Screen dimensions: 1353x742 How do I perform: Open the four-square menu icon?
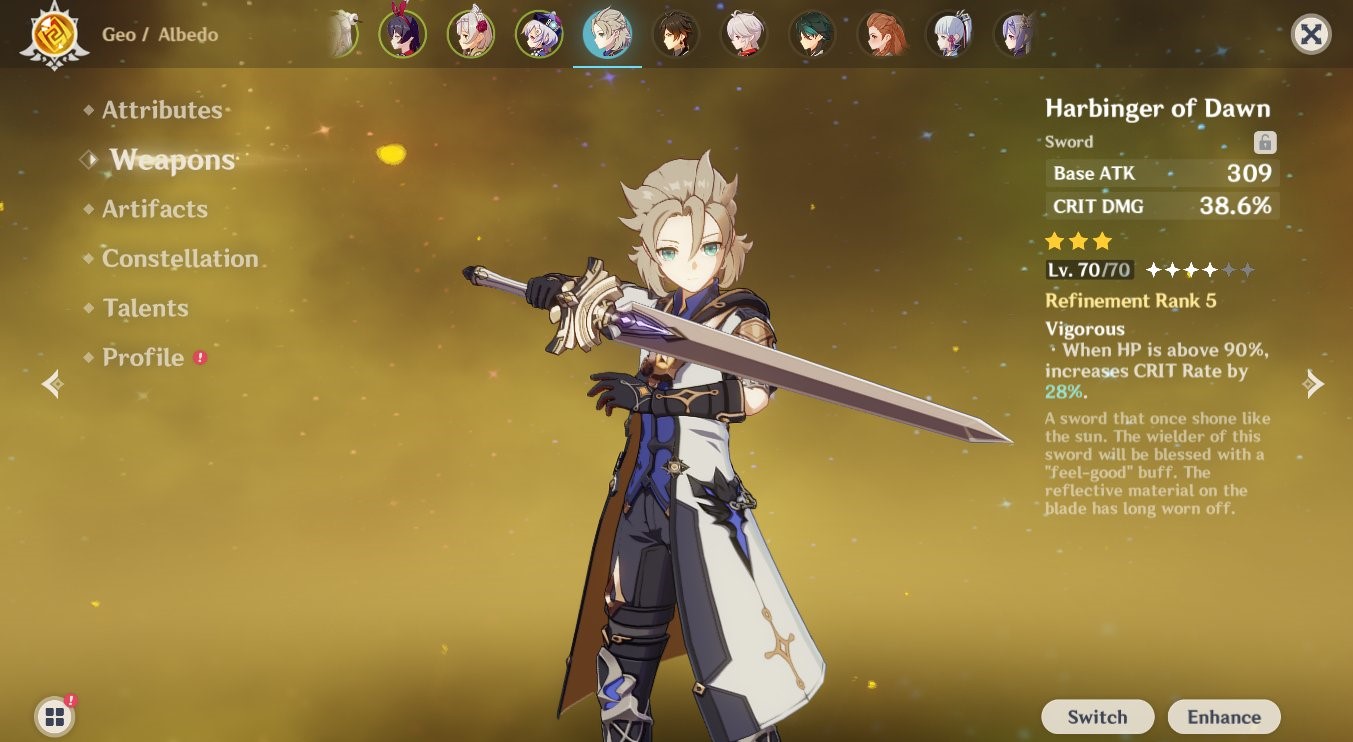(54, 716)
